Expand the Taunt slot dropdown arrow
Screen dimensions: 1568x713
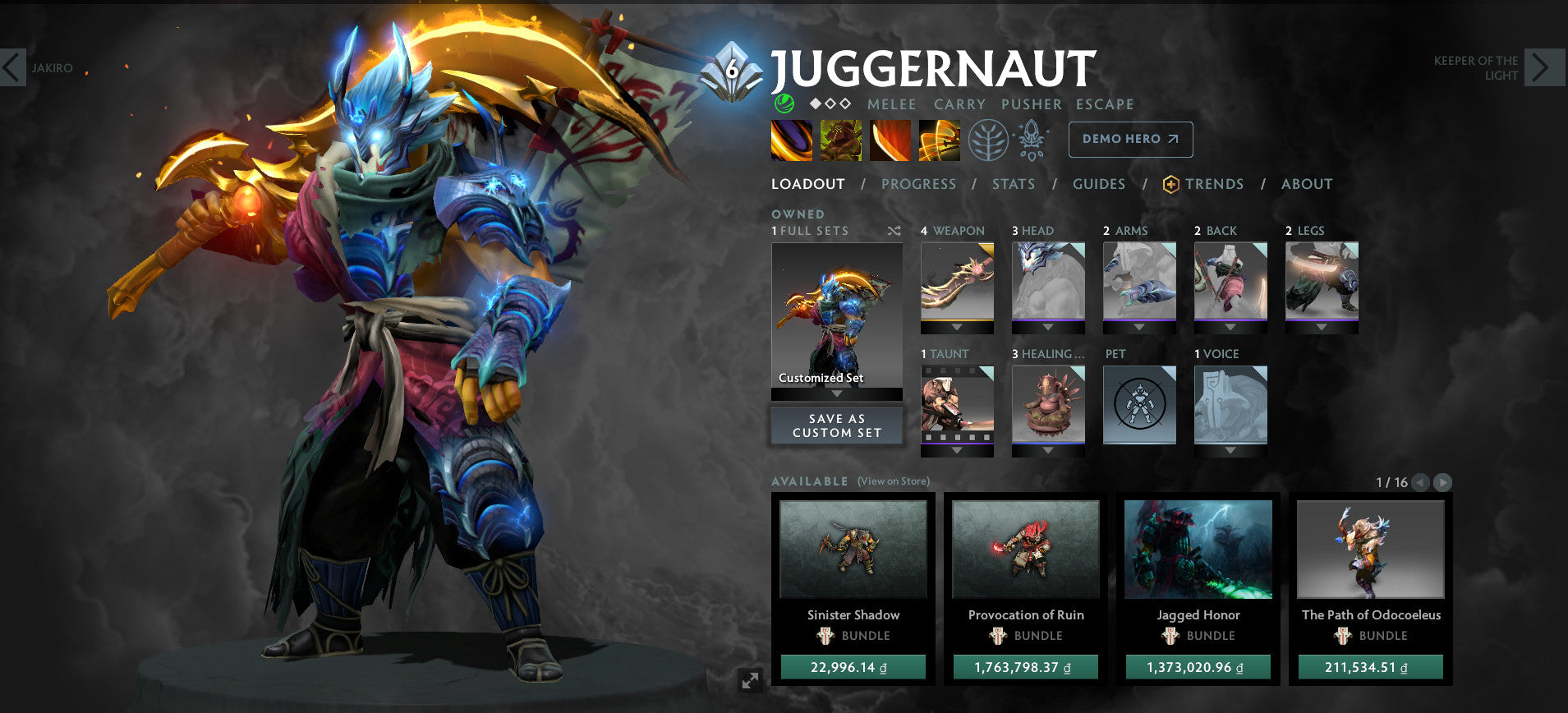pyautogui.click(x=956, y=448)
